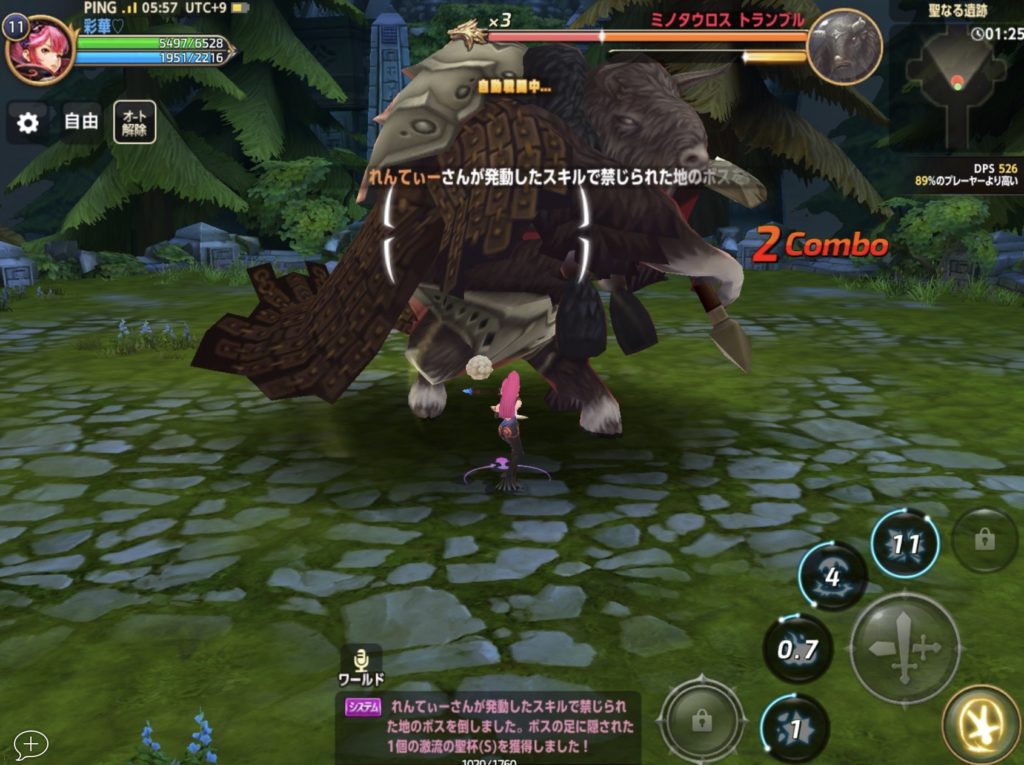Activate the golden dash skill button
The image size is (1024, 765).
pos(981,724)
